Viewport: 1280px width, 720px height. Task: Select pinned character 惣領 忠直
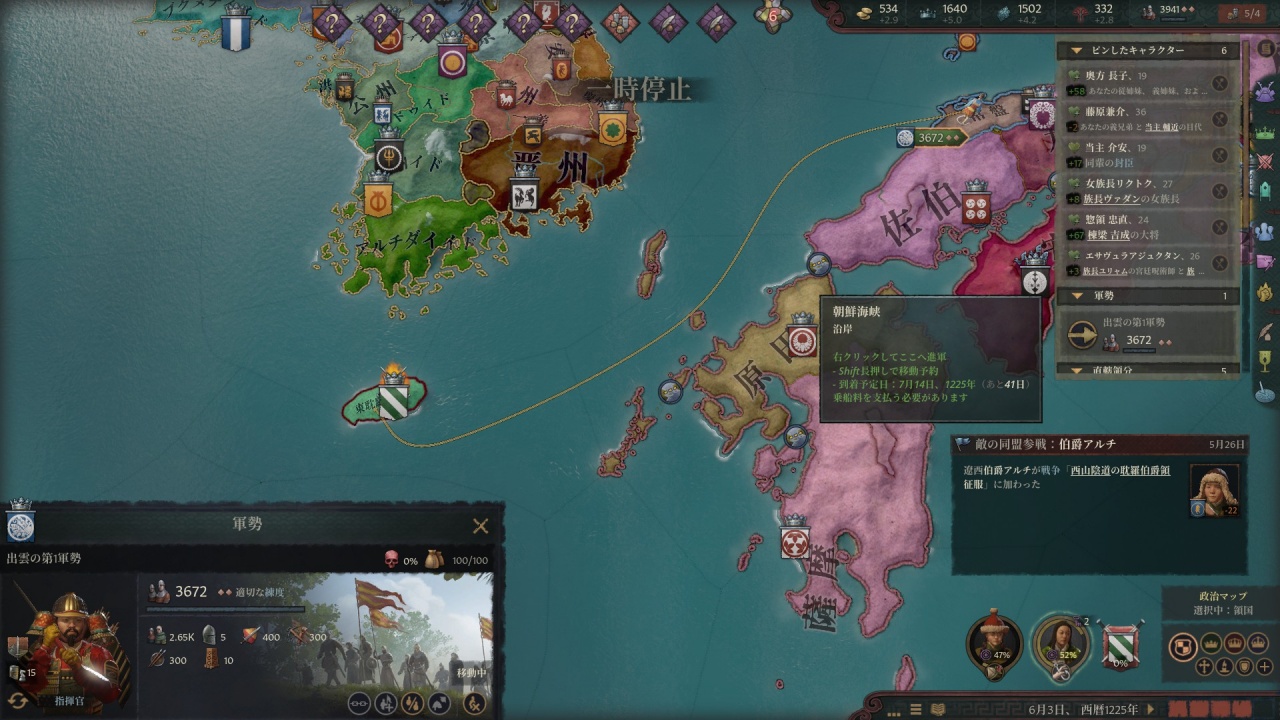(1140, 227)
